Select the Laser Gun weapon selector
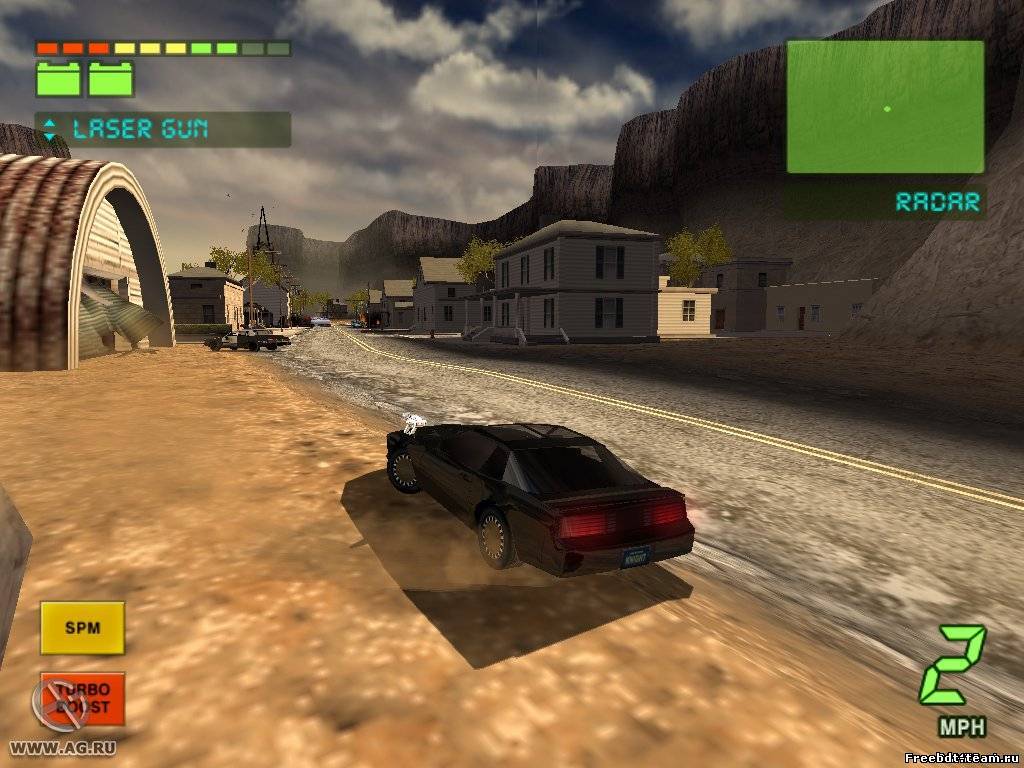The image size is (1024, 768). point(163,129)
